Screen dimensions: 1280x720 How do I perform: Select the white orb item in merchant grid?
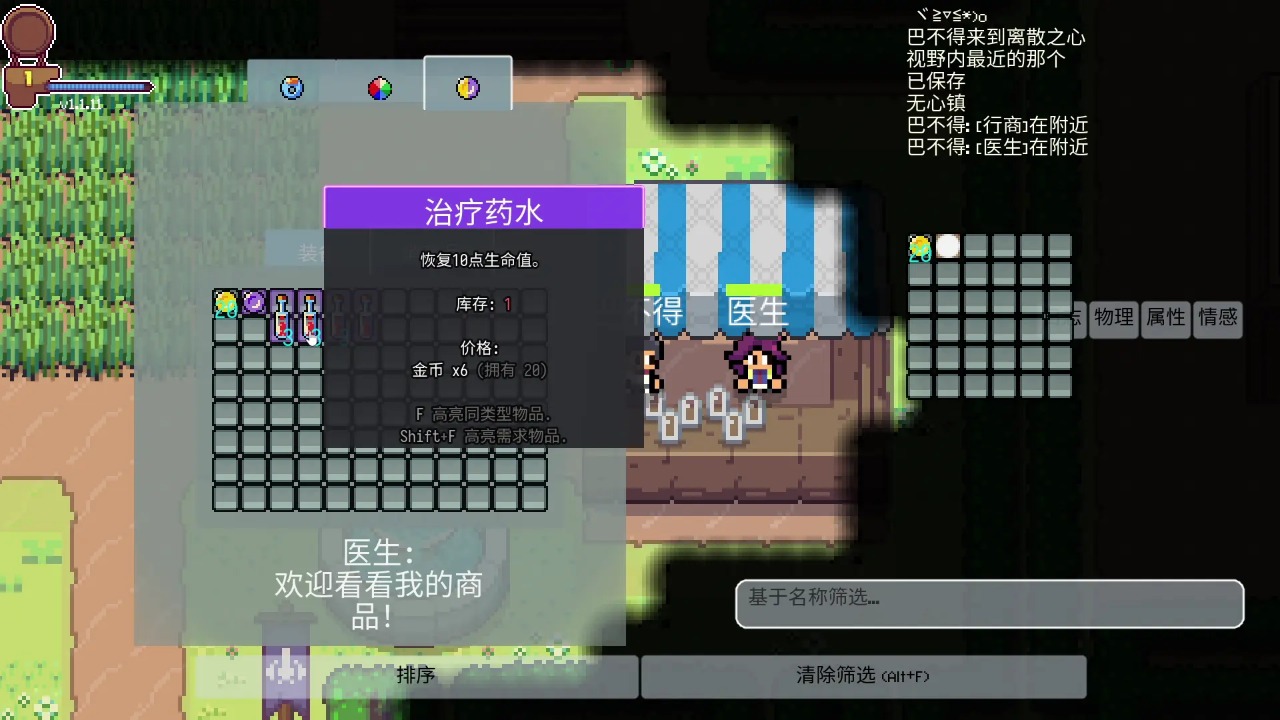click(x=948, y=247)
